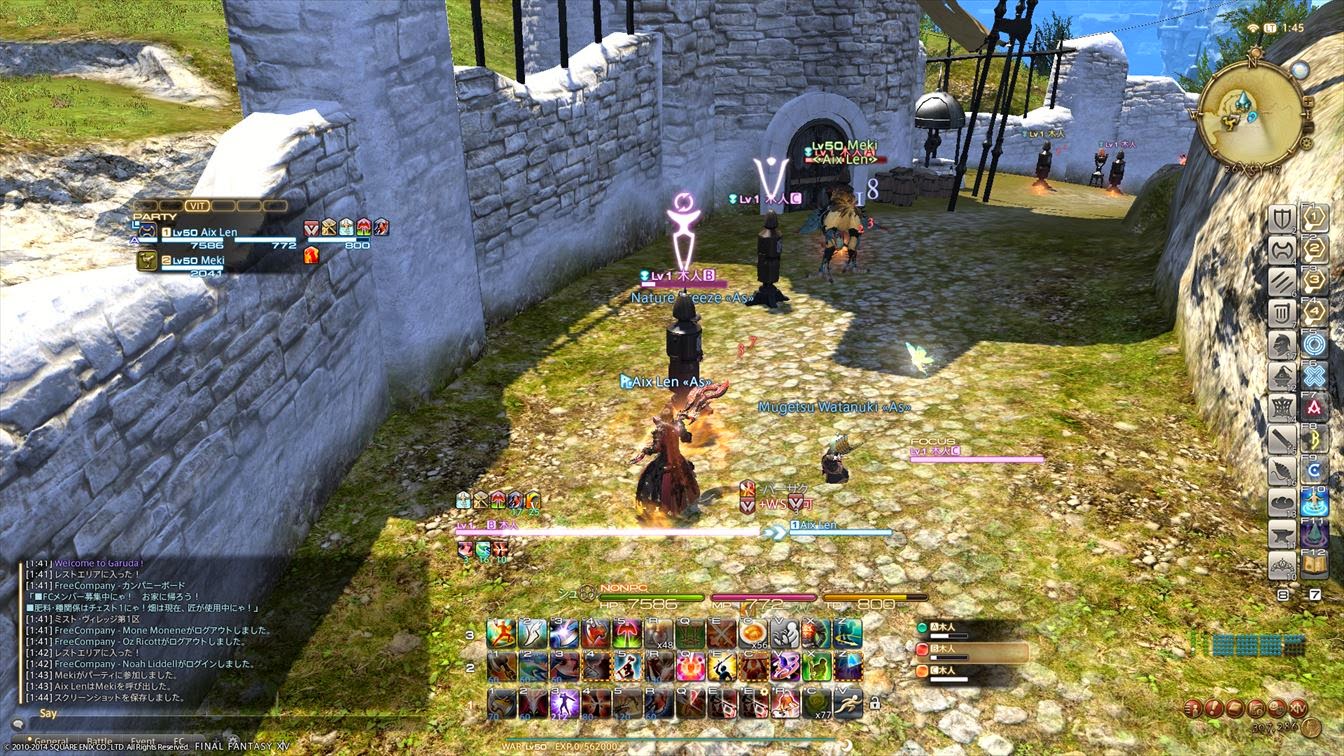The image size is (1344, 756).
Task: Click the speech bubble icon beside the chat input
Action: pos(18,724)
